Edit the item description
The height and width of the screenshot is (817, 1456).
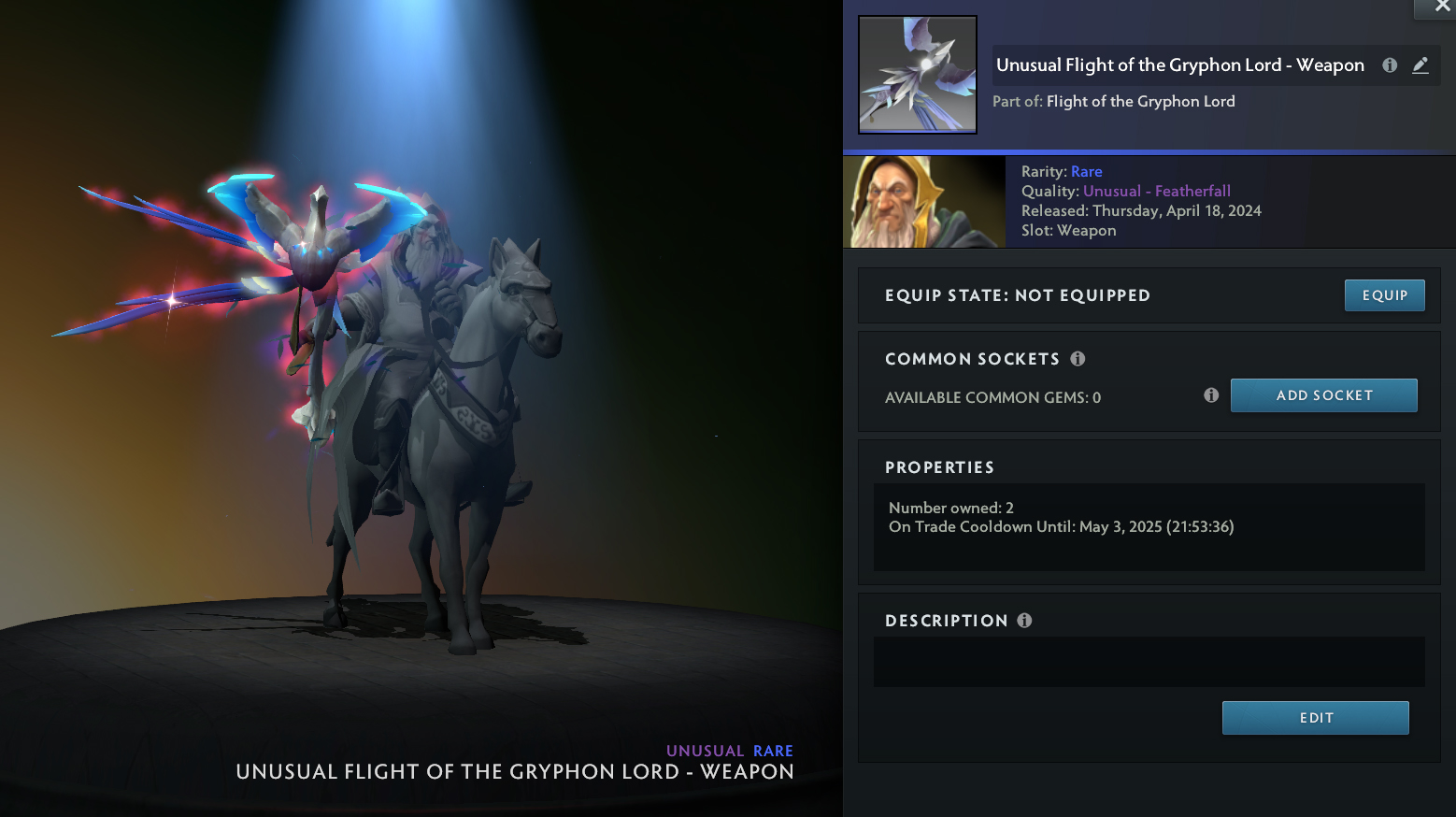click(1315, 718)
